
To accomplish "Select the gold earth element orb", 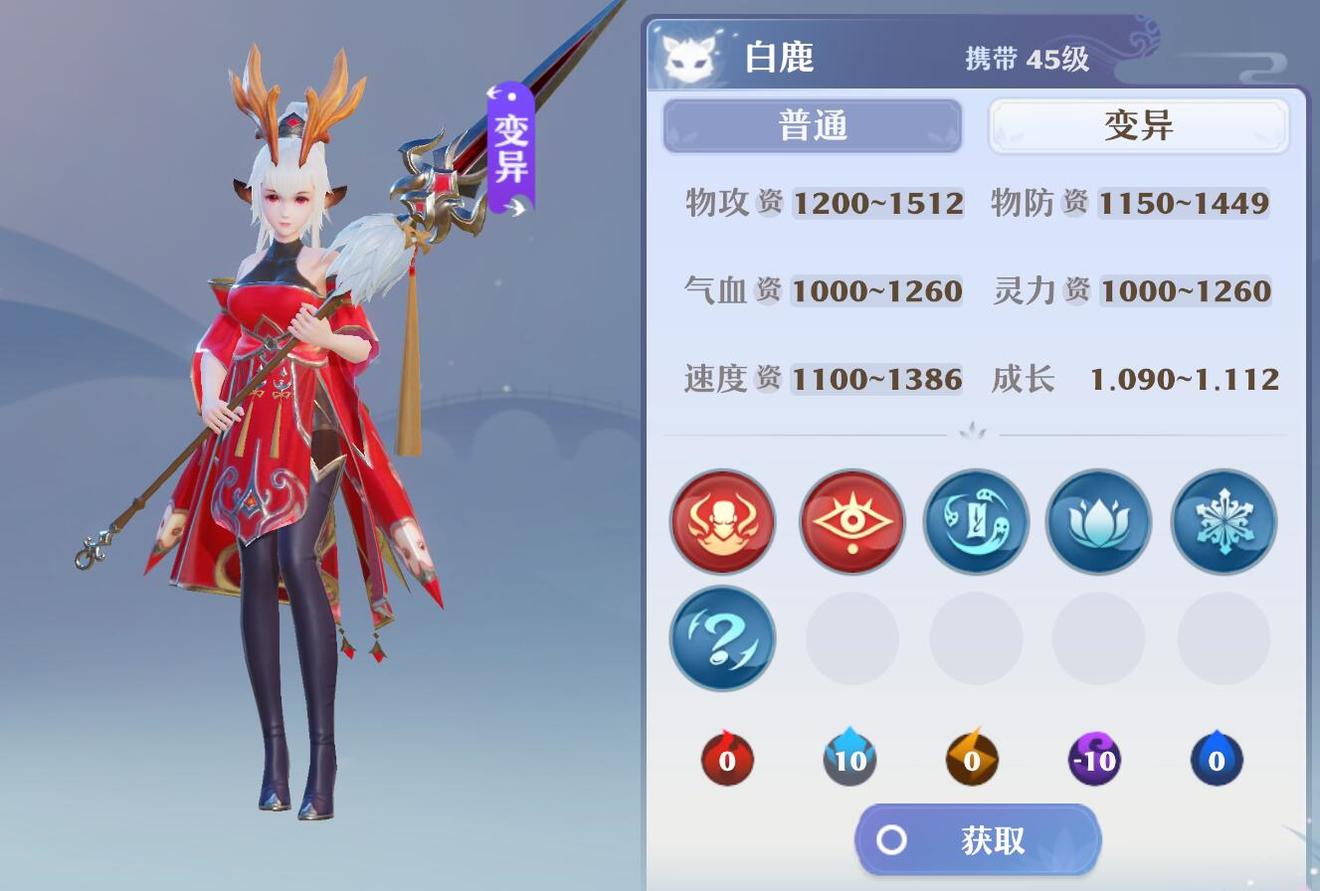I will [x=972, y=760].
